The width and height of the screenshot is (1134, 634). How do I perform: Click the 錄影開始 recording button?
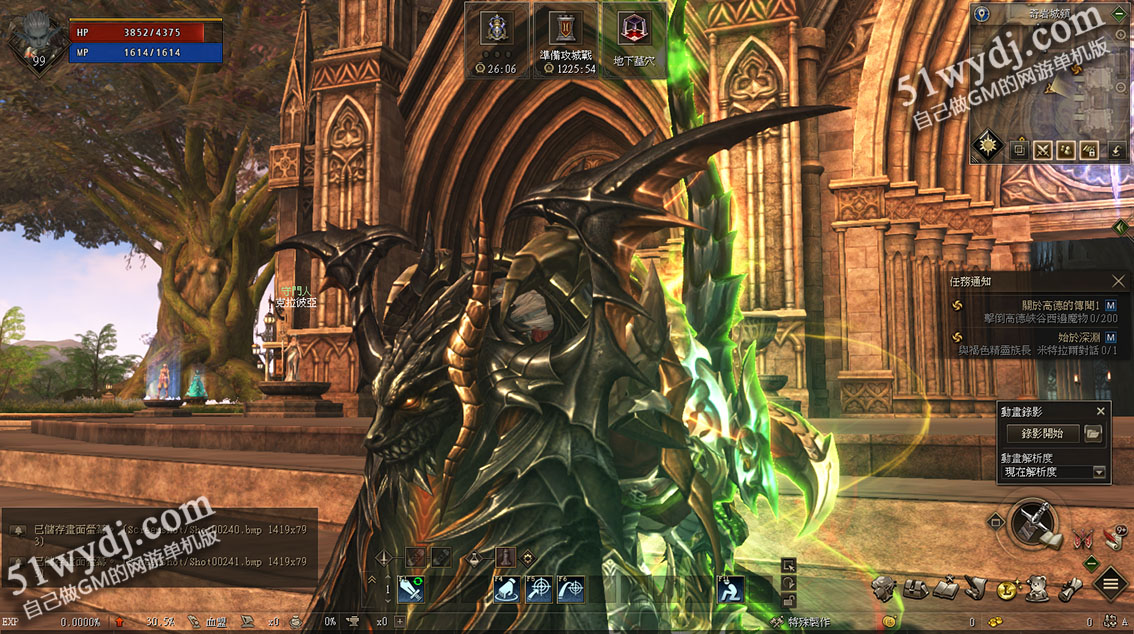[x=1042, y=433]
